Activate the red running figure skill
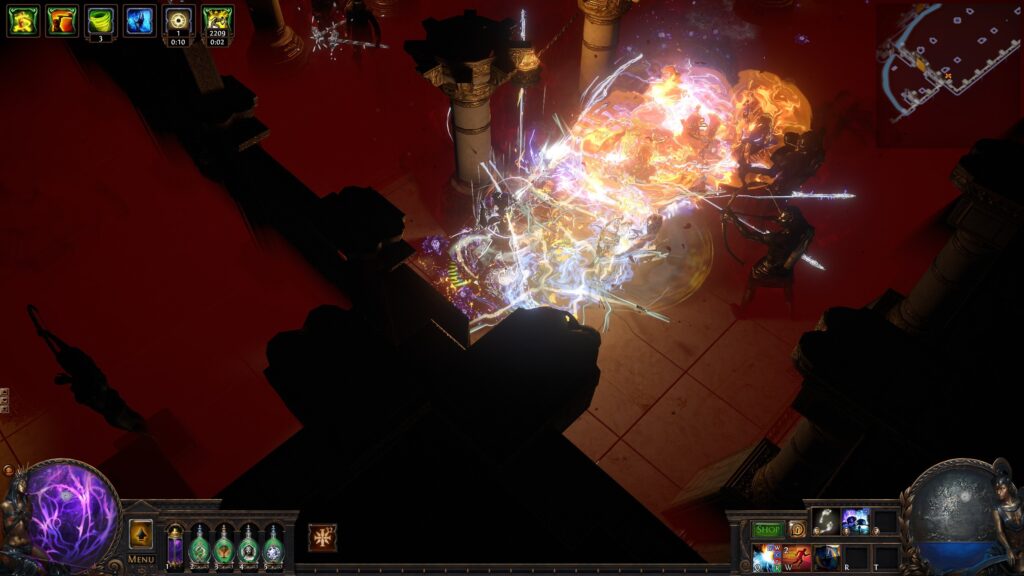 pyautogui.click(x=797, y=557)
